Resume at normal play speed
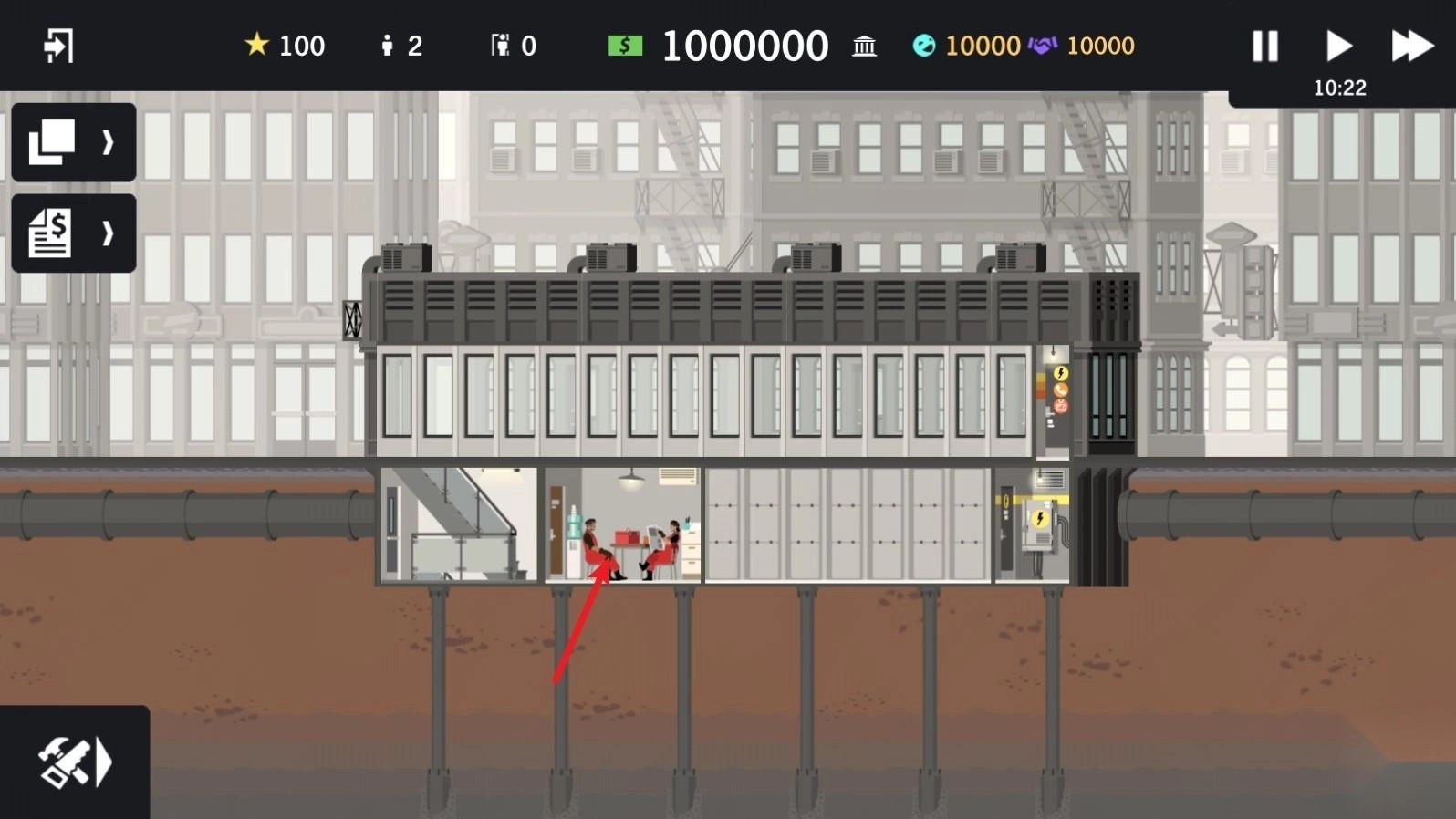Viewport: 1456px width, 819px height. 1338,46
